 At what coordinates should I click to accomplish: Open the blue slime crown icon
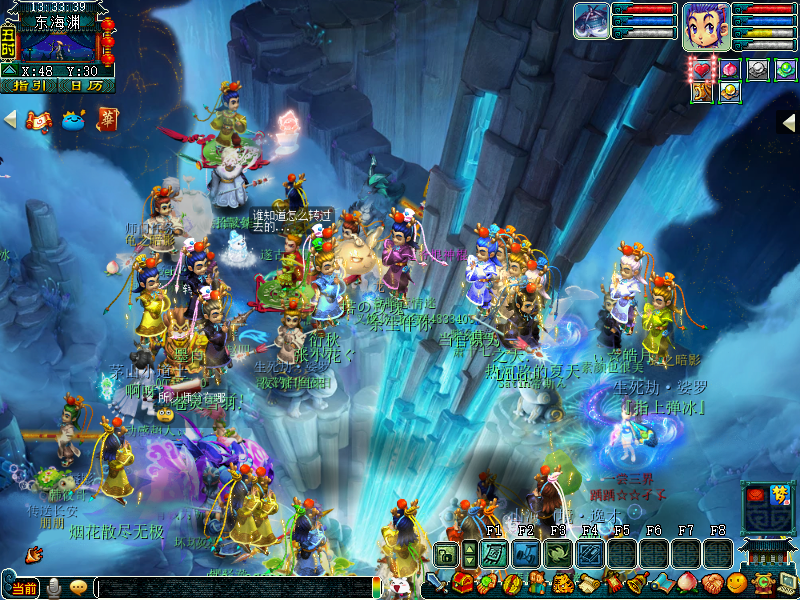pos(74,121)
